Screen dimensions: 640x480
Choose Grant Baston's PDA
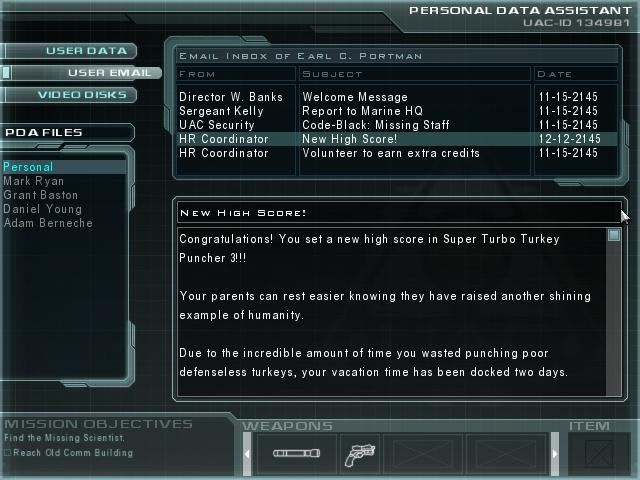pos(42,195)
